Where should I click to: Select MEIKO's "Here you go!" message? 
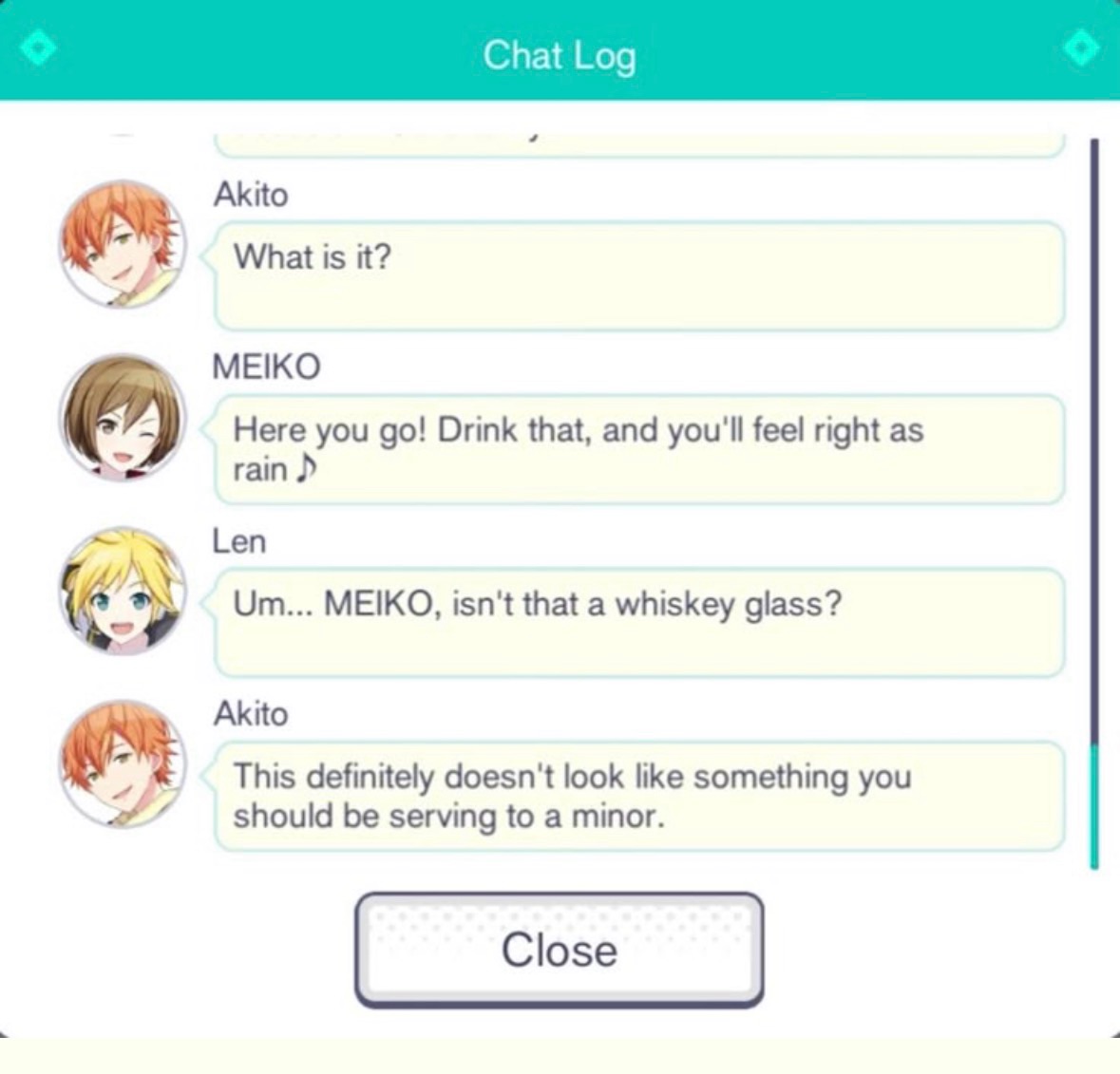click(x=638, y=449)
